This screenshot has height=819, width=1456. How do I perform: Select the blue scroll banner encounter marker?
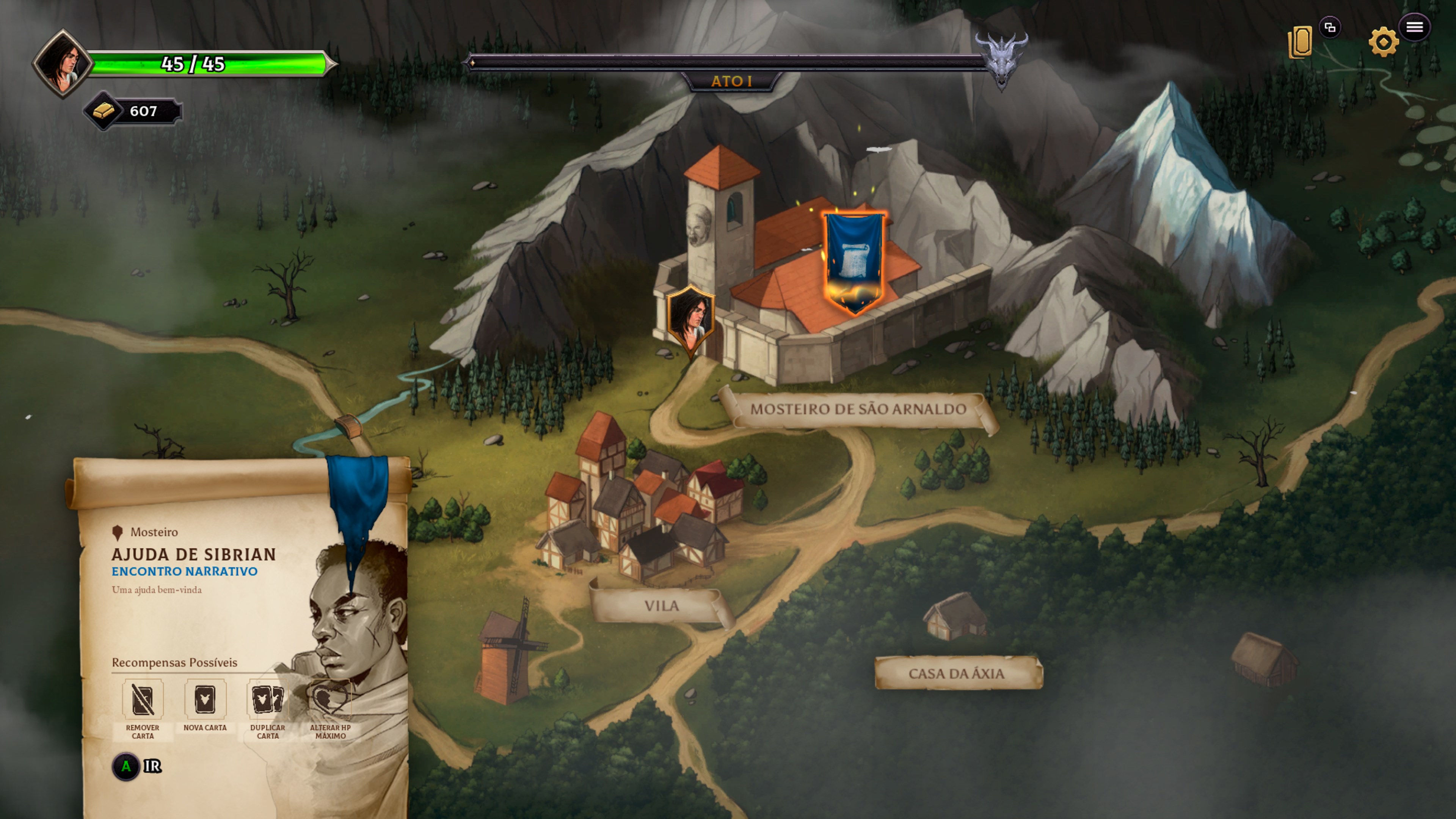point(854,261)
